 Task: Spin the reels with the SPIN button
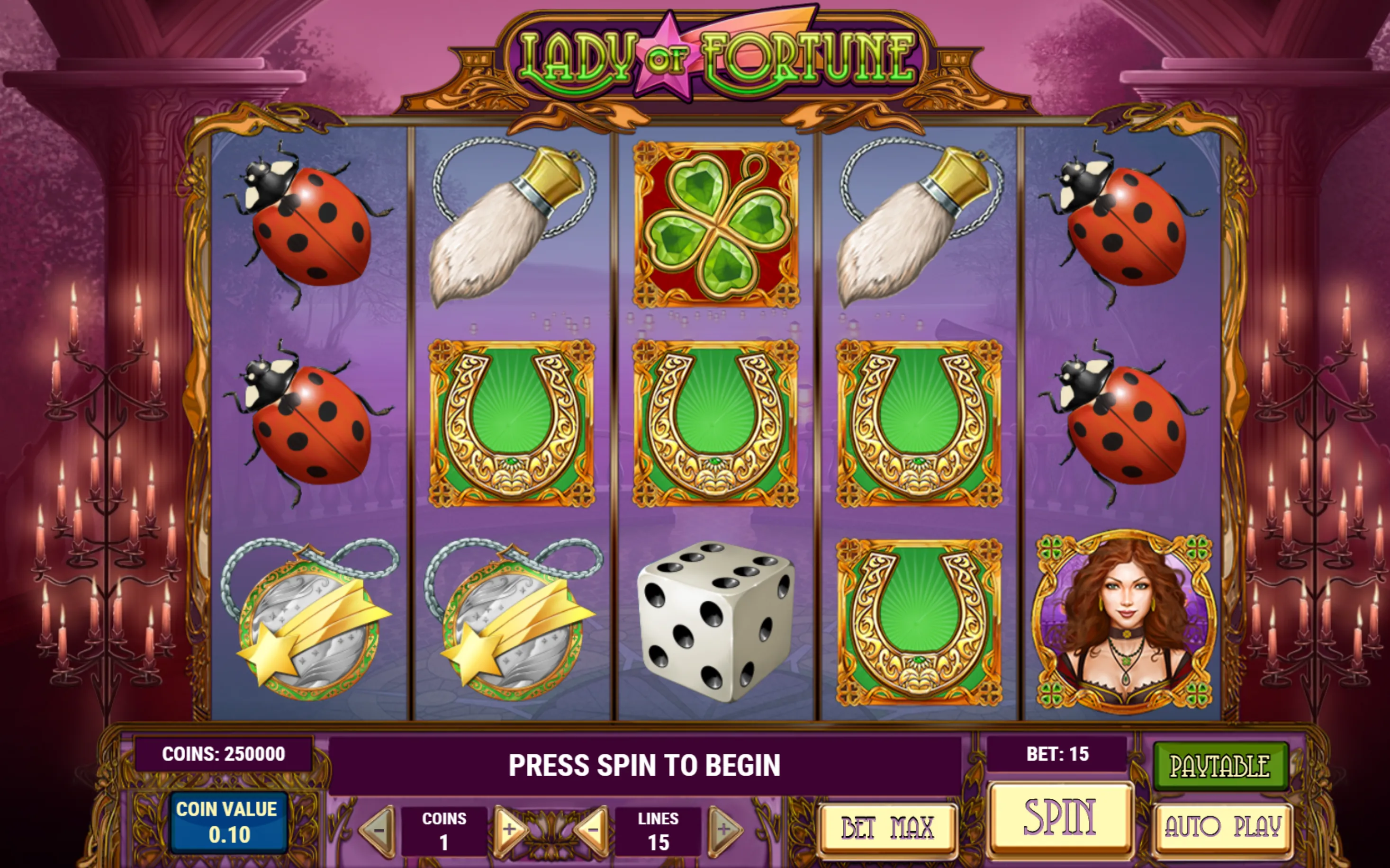click(1060, 817)
